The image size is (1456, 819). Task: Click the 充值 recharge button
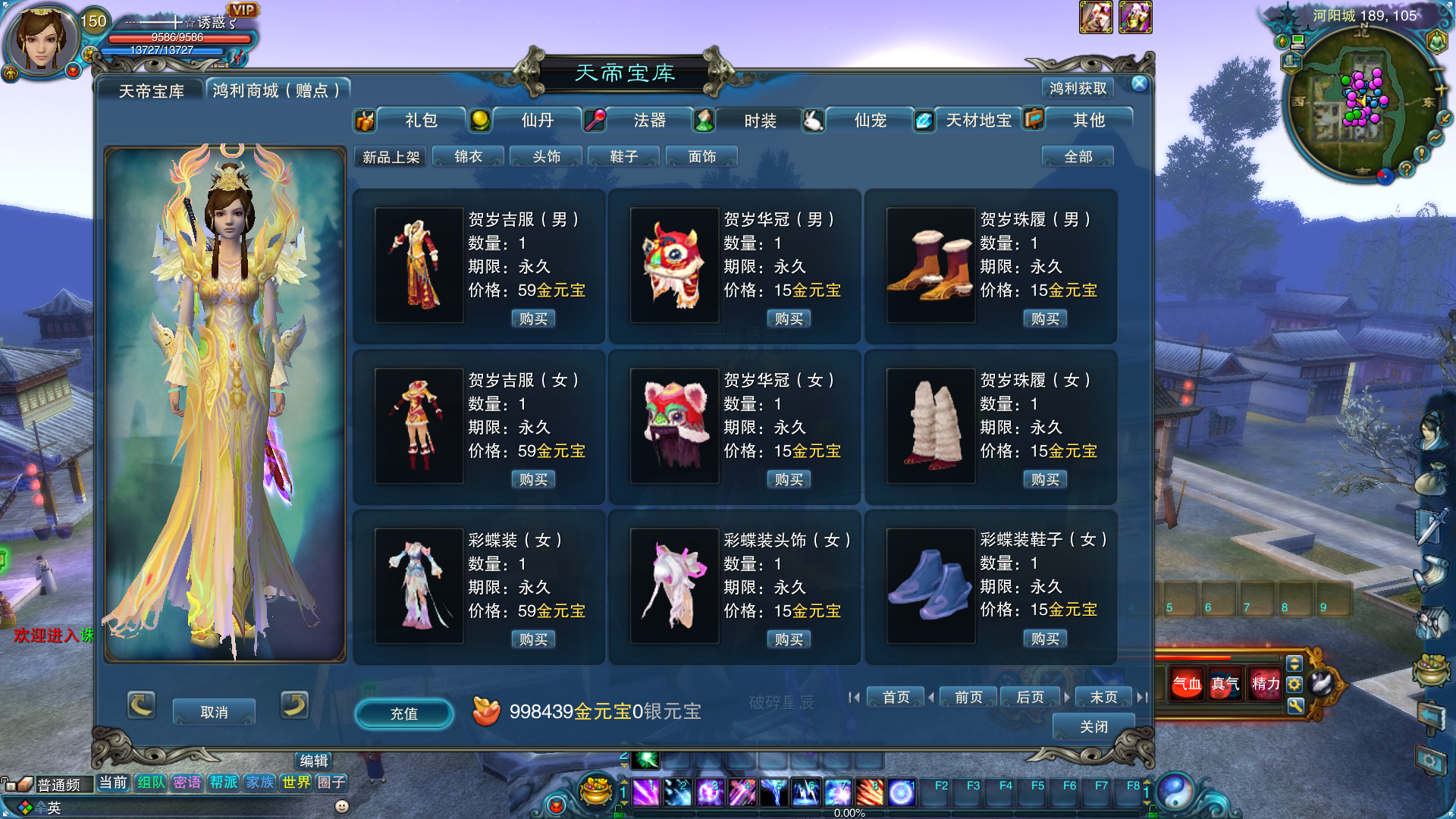click(404, 714)
